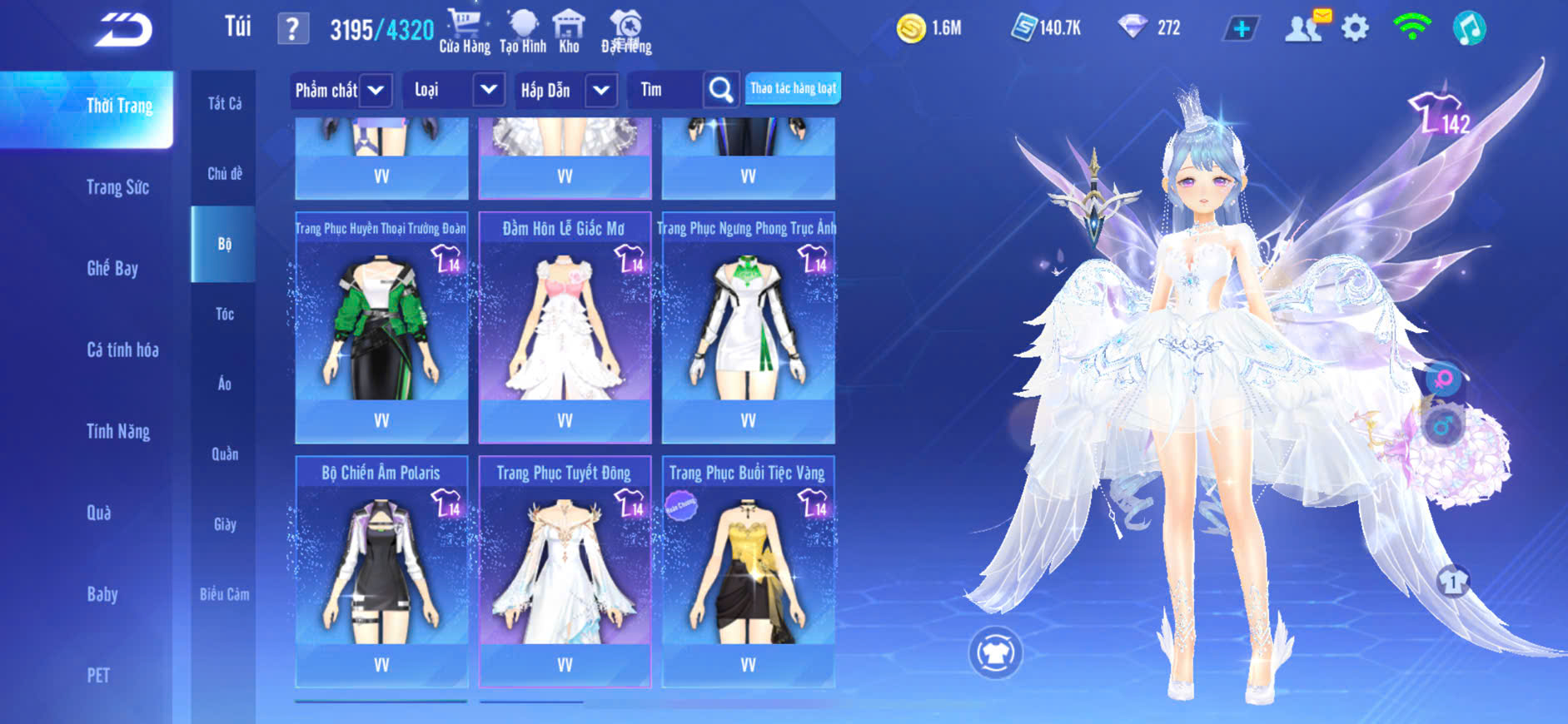1568x724 pixels.
Task: Click the blue plus add-currency button
Action: 1241,29
